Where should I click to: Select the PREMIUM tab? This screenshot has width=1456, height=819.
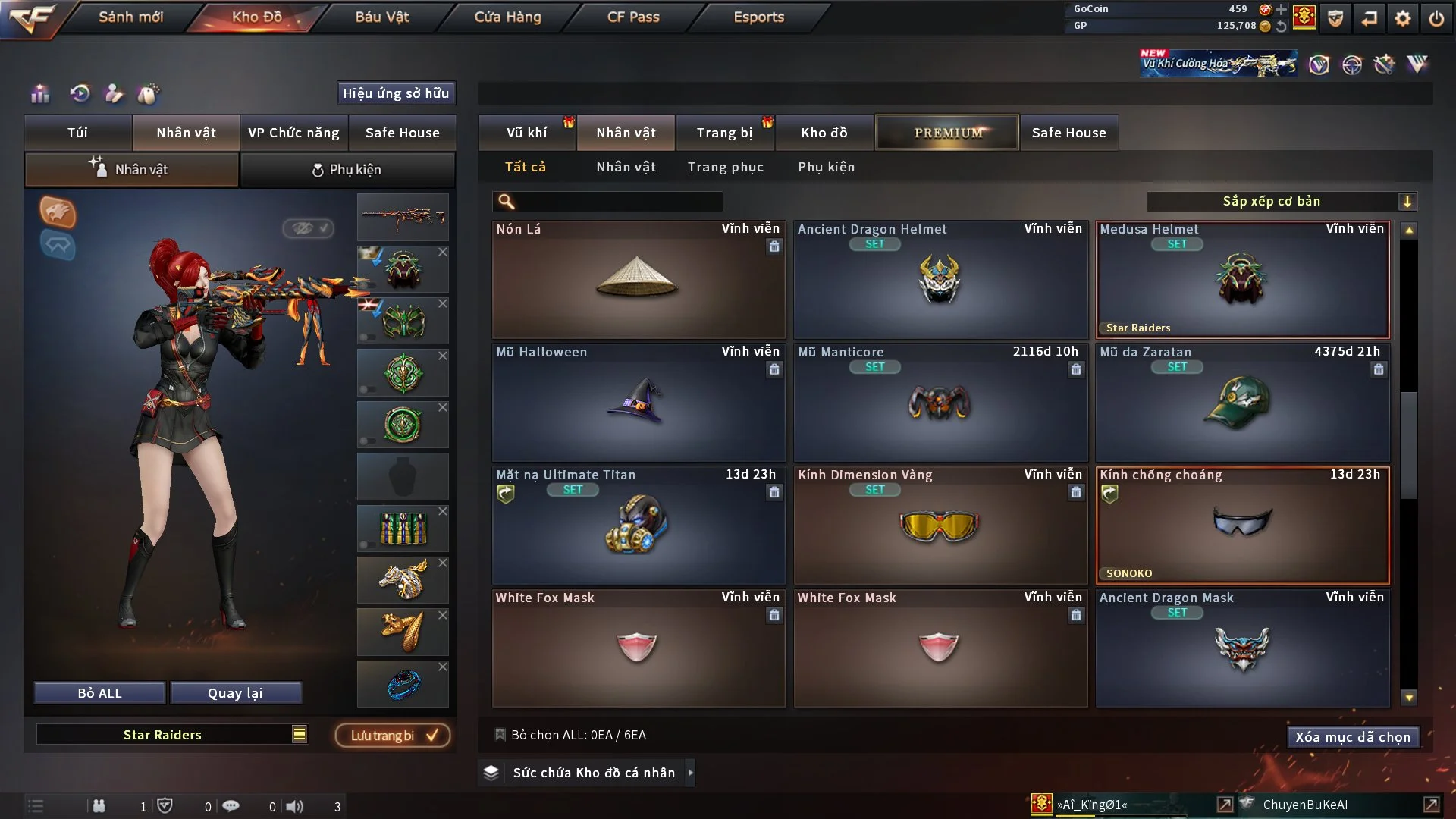(x=947, y=133)
